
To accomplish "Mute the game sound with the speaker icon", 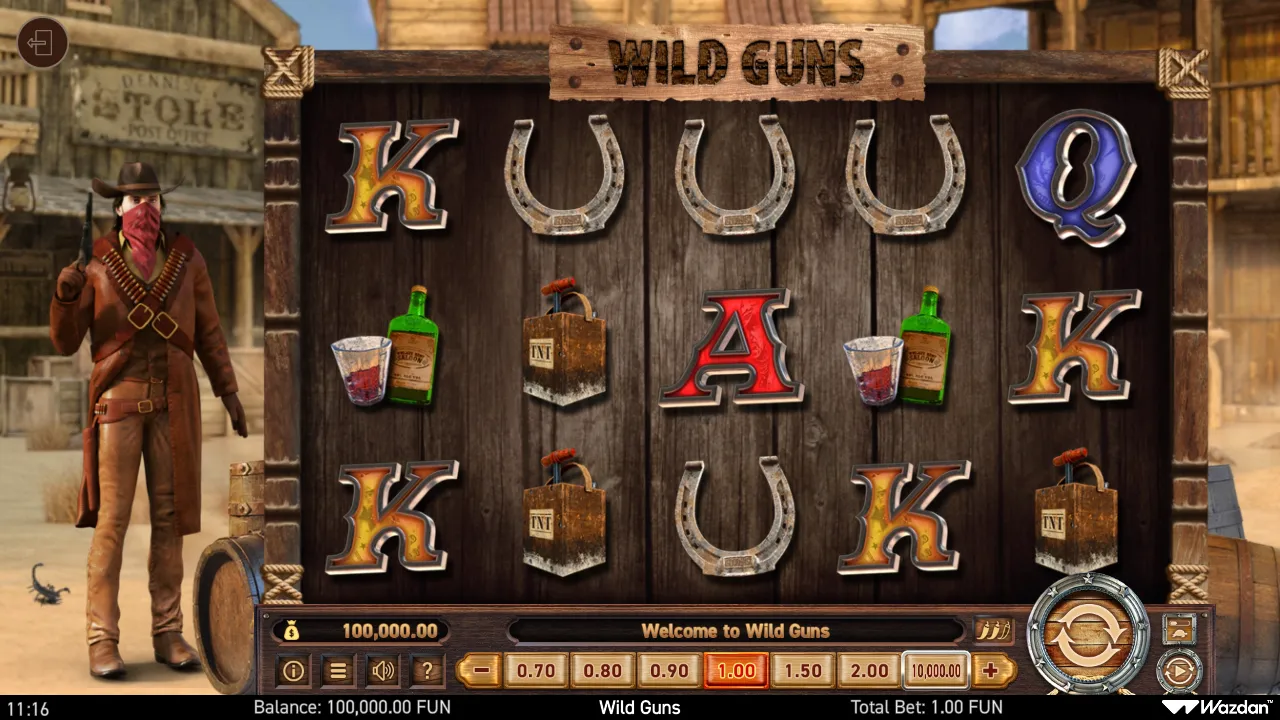I will pos(383,671).
